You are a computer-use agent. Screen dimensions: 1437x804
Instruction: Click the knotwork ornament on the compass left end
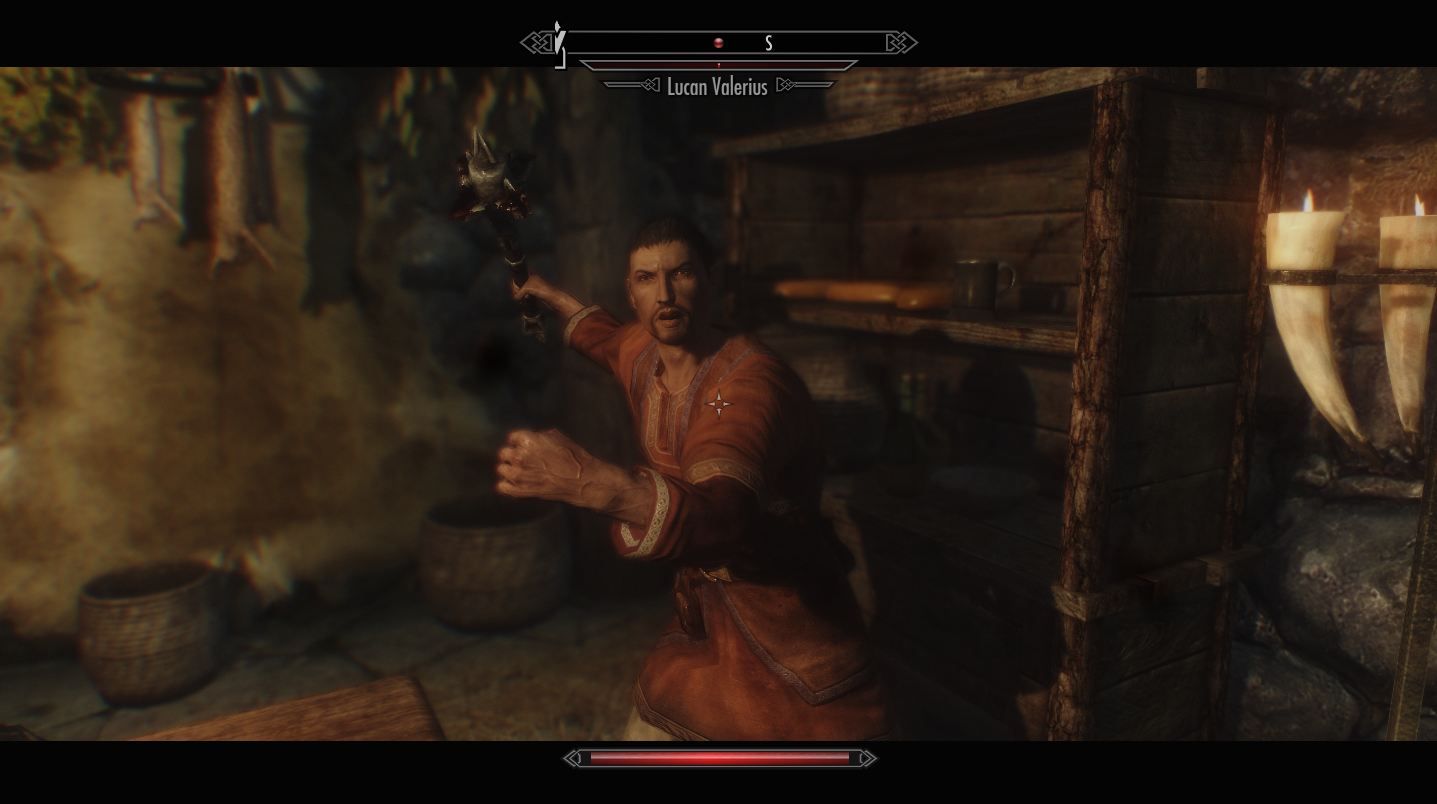point(535,42)
